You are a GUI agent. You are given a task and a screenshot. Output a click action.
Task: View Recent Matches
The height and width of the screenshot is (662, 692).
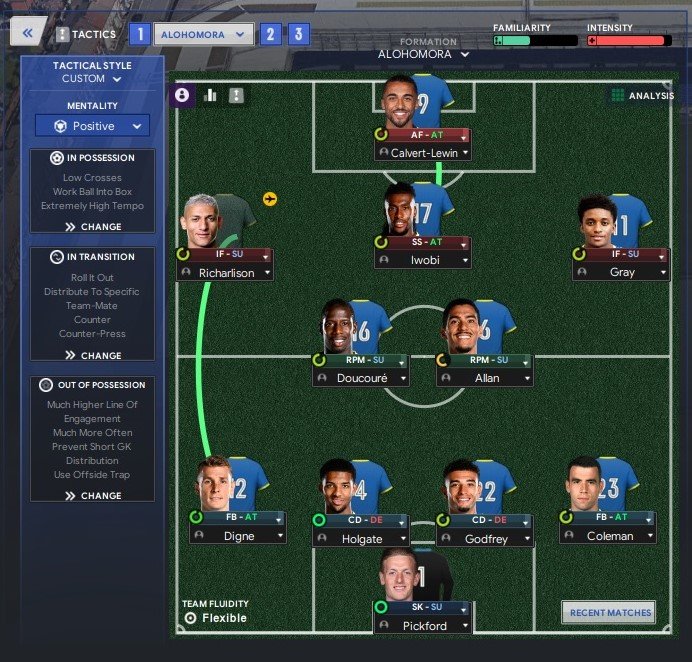point(610,612)
